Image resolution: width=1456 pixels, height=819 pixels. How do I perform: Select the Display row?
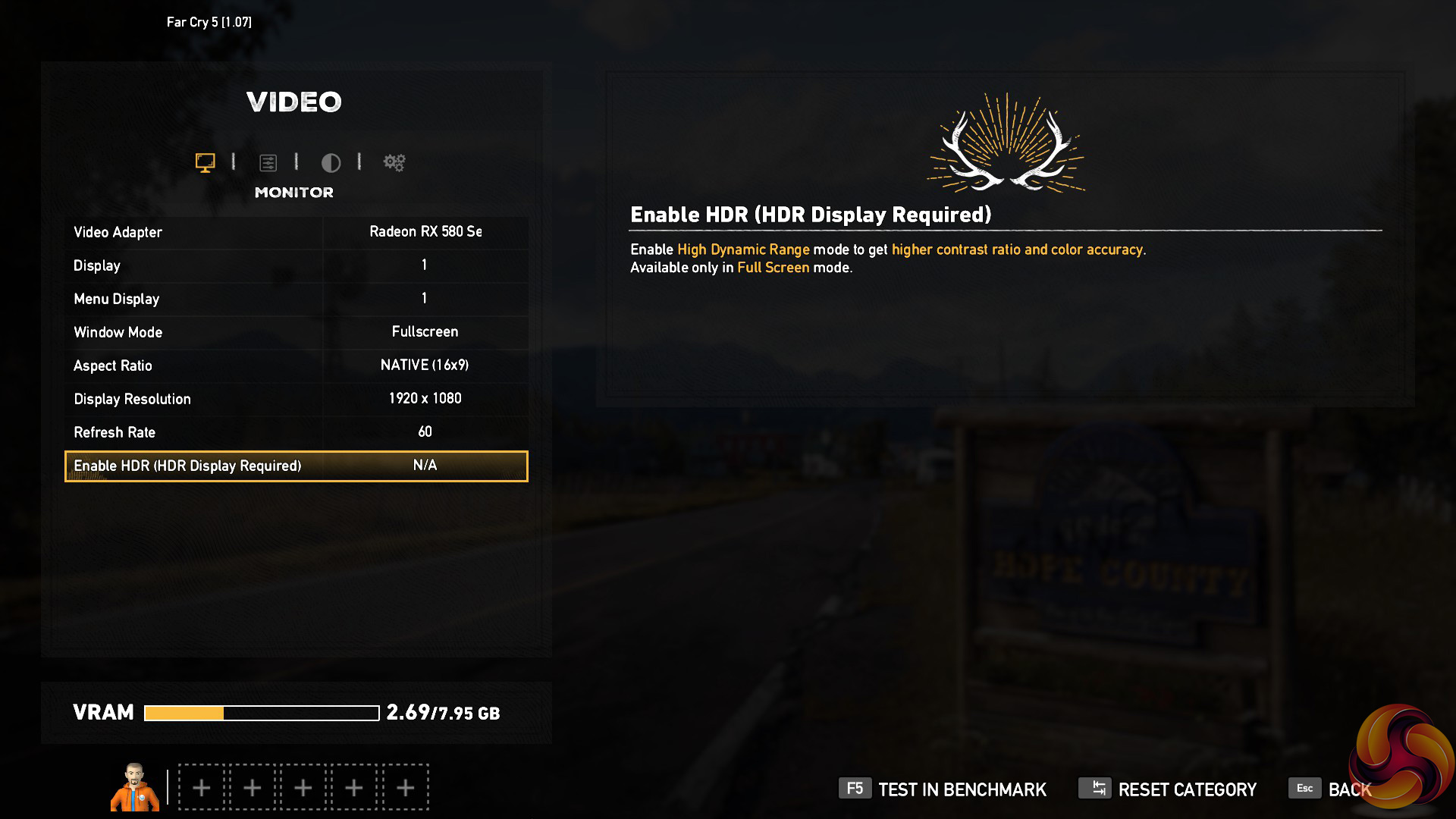(x=297, y=265)
